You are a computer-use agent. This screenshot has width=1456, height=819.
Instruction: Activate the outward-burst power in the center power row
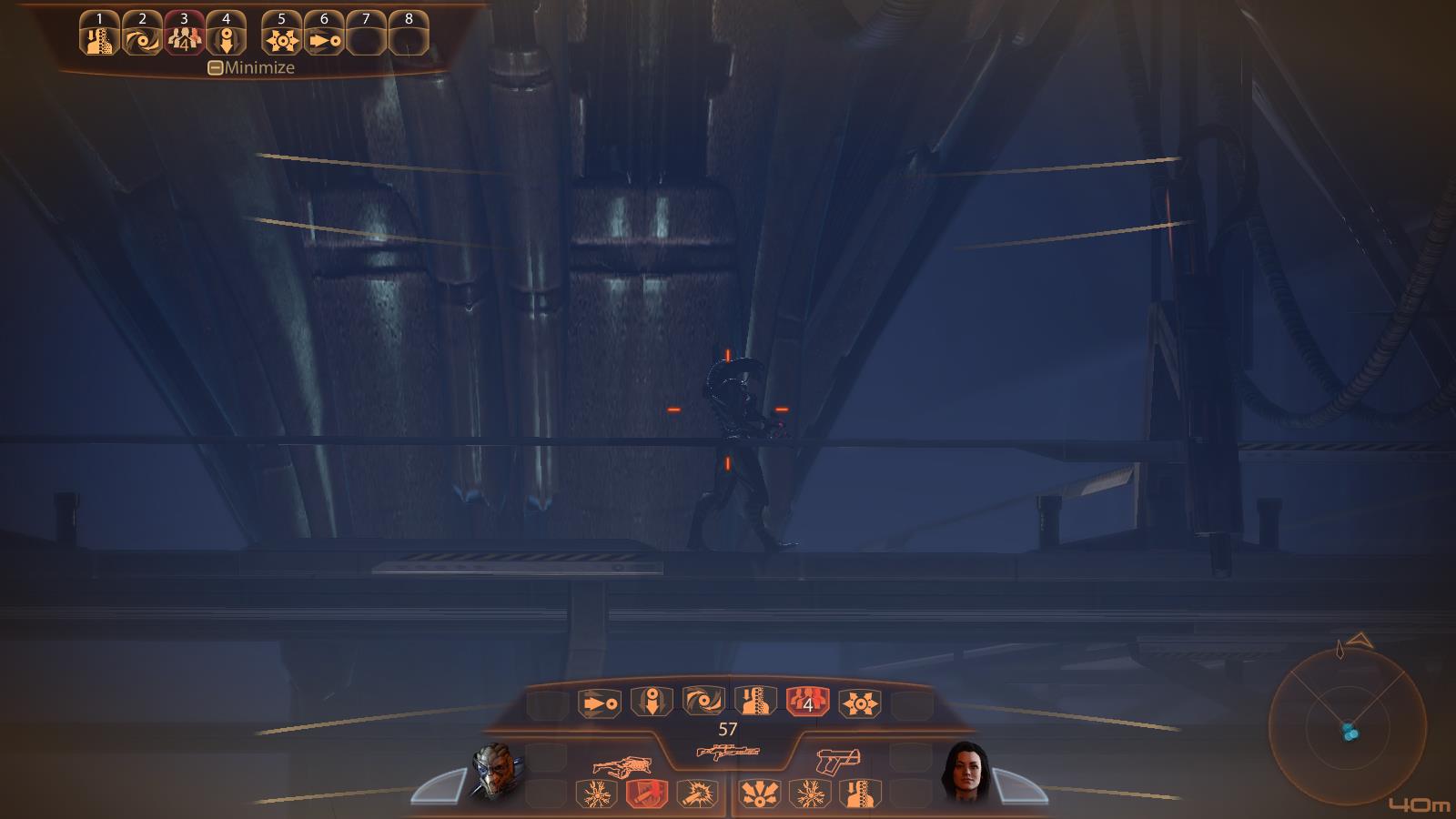[859, 703]
